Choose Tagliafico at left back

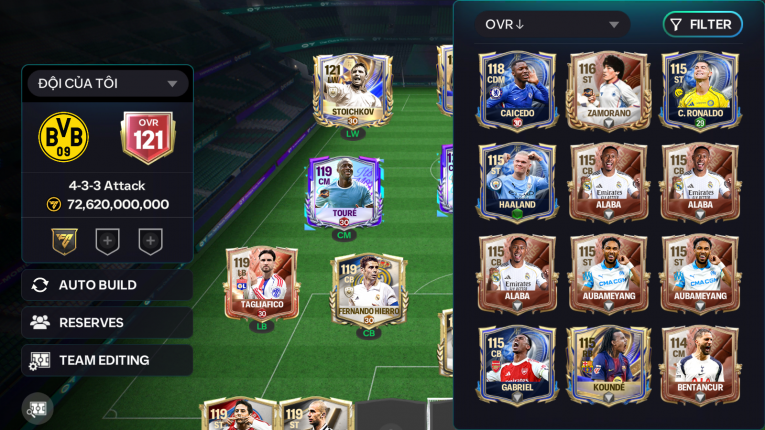coord(261,284)
